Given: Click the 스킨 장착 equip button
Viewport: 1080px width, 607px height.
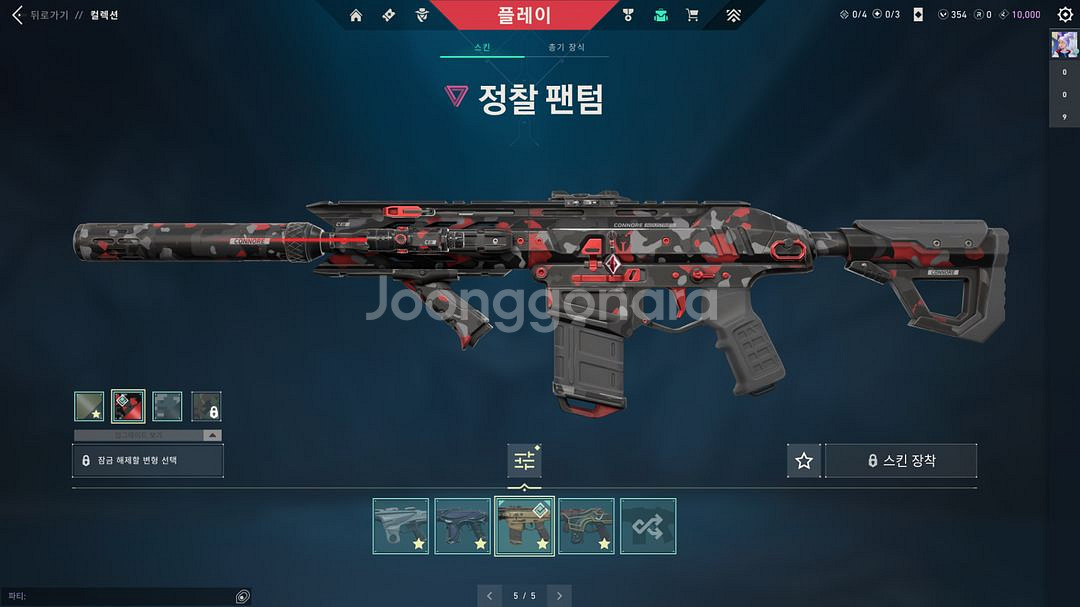Looking at the screenshot, I should click(900, 461).
